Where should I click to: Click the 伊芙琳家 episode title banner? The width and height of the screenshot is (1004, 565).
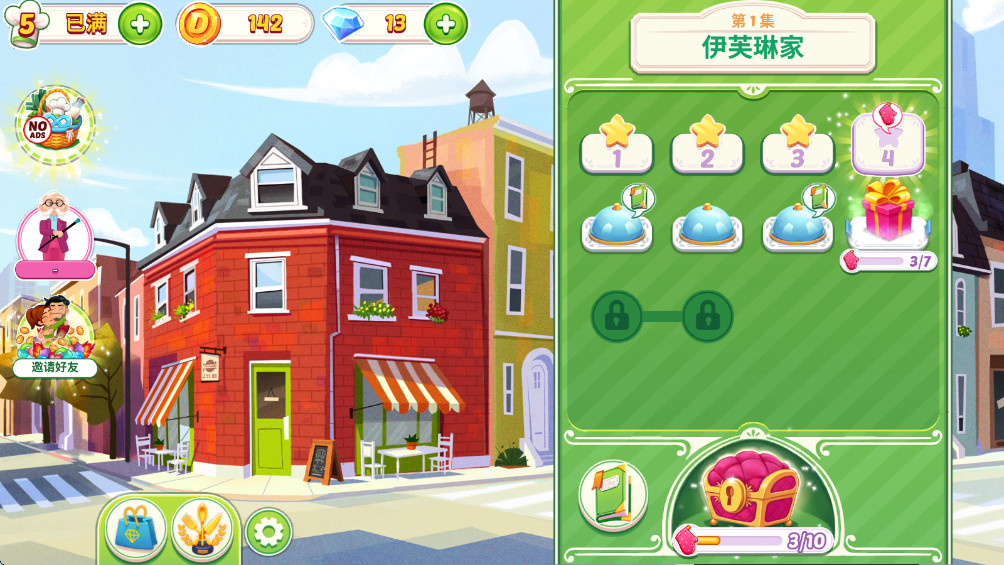(752, 41)
